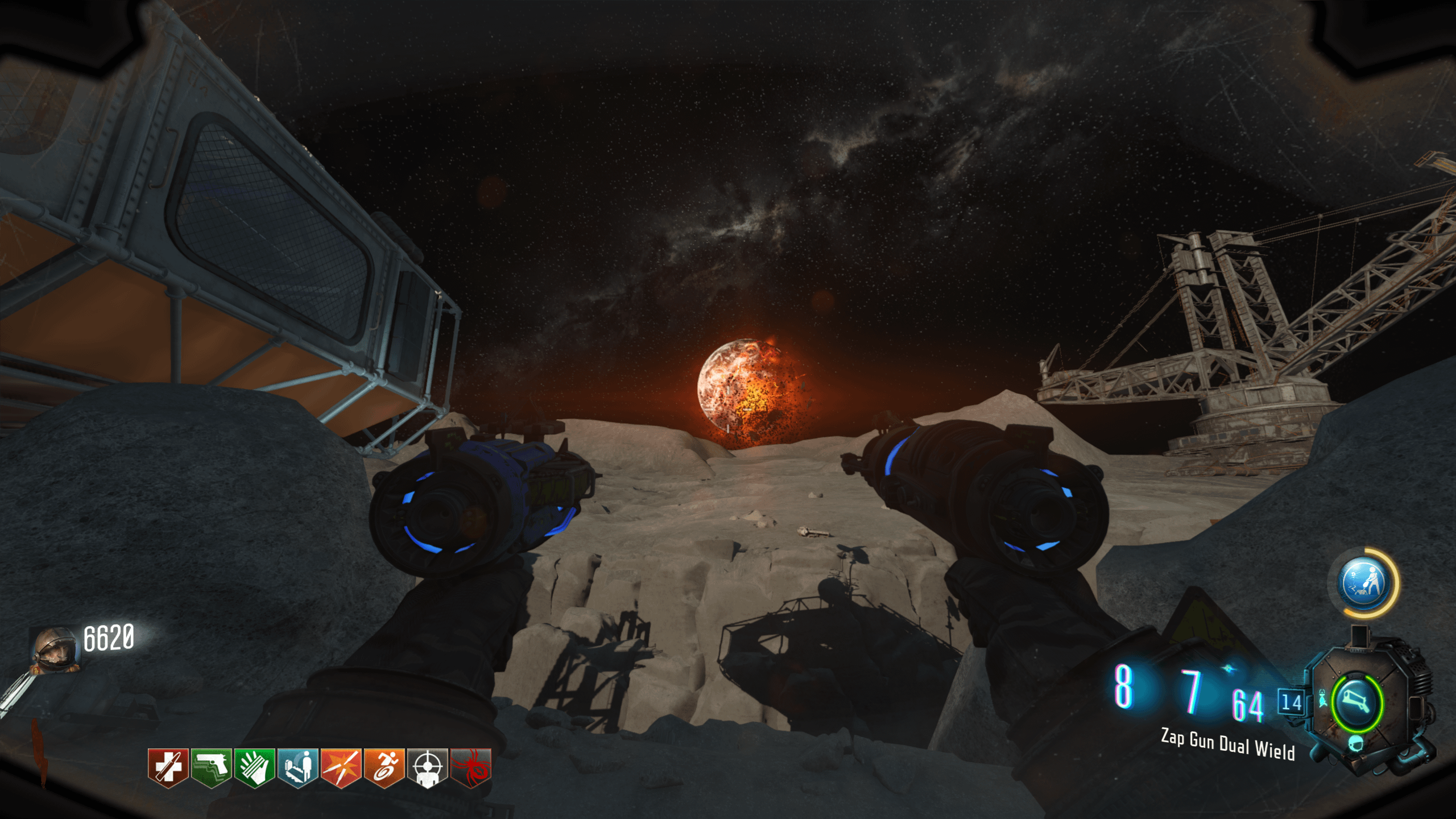Choose the green hand Speed Cola perk

coord(254,767)
